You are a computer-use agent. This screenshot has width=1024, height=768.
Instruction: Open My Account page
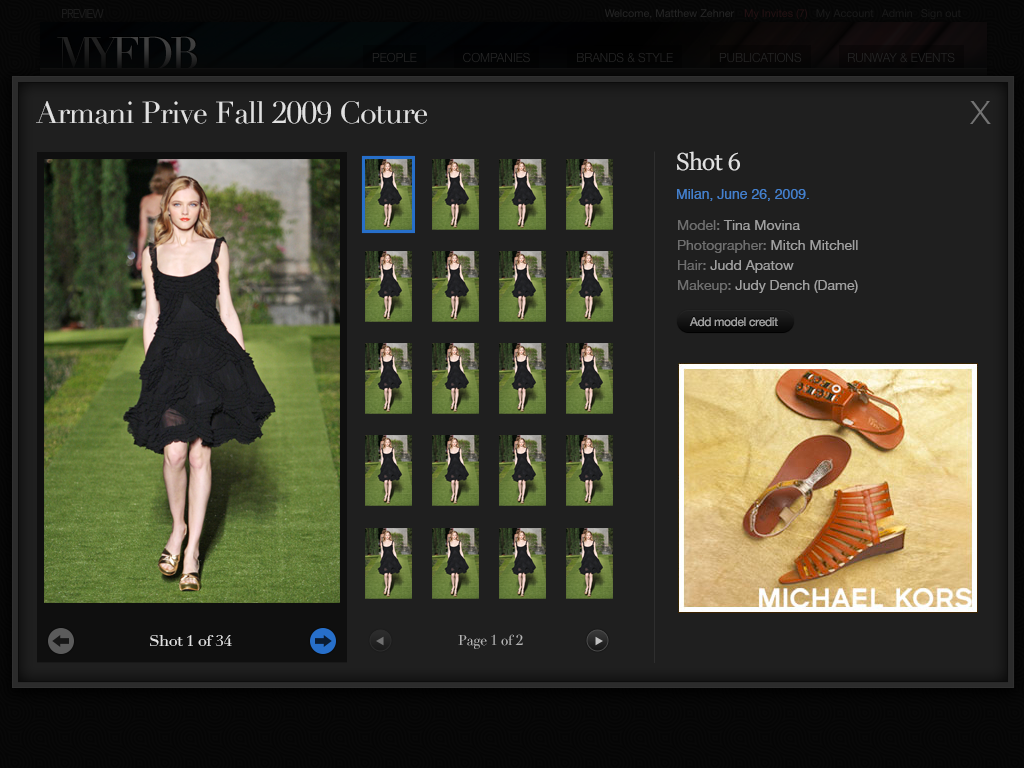point(844,14)
